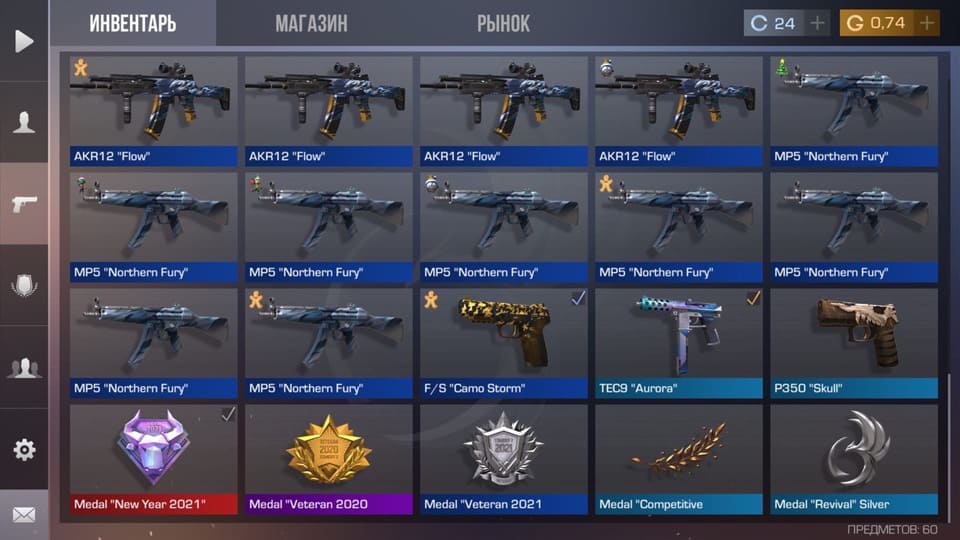
Task: Tap the play arrow in the sidebar
Action: 24,41
